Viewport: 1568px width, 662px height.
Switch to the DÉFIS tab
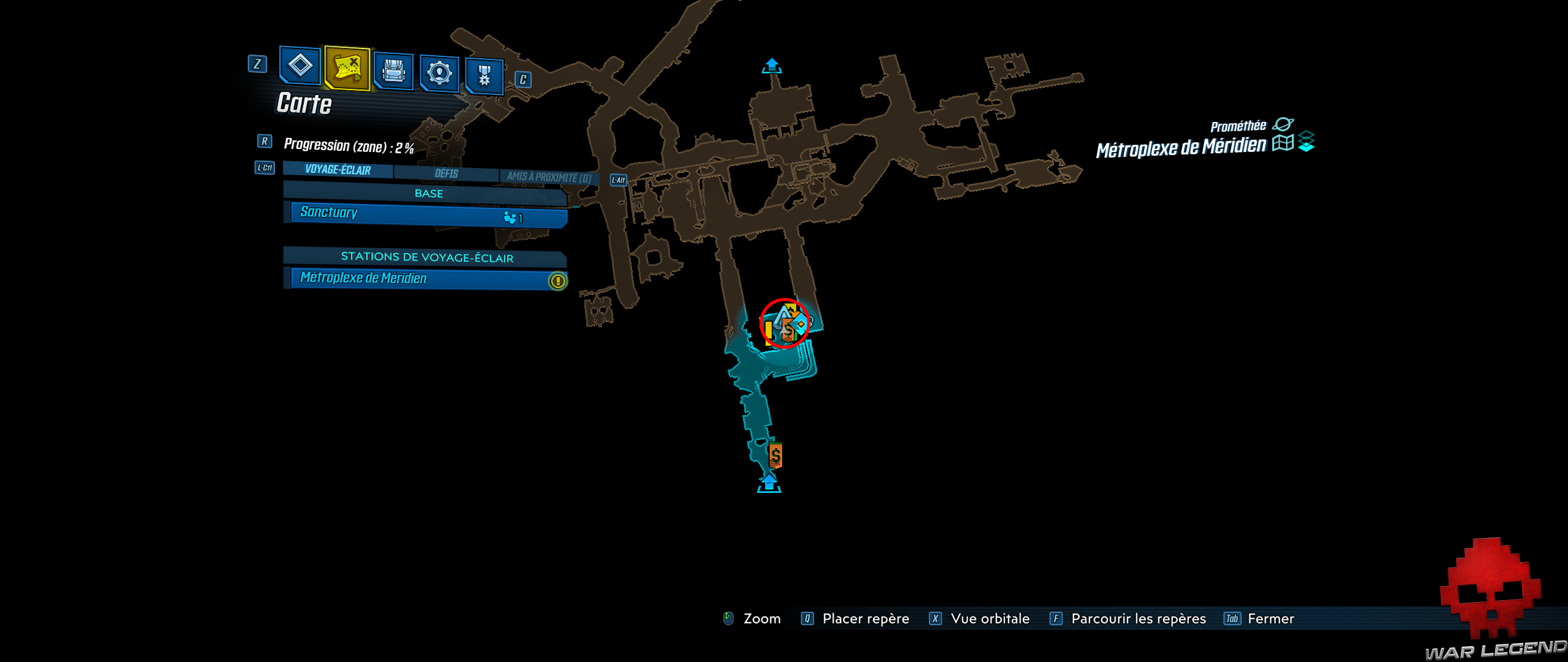(x=446, y=173)
